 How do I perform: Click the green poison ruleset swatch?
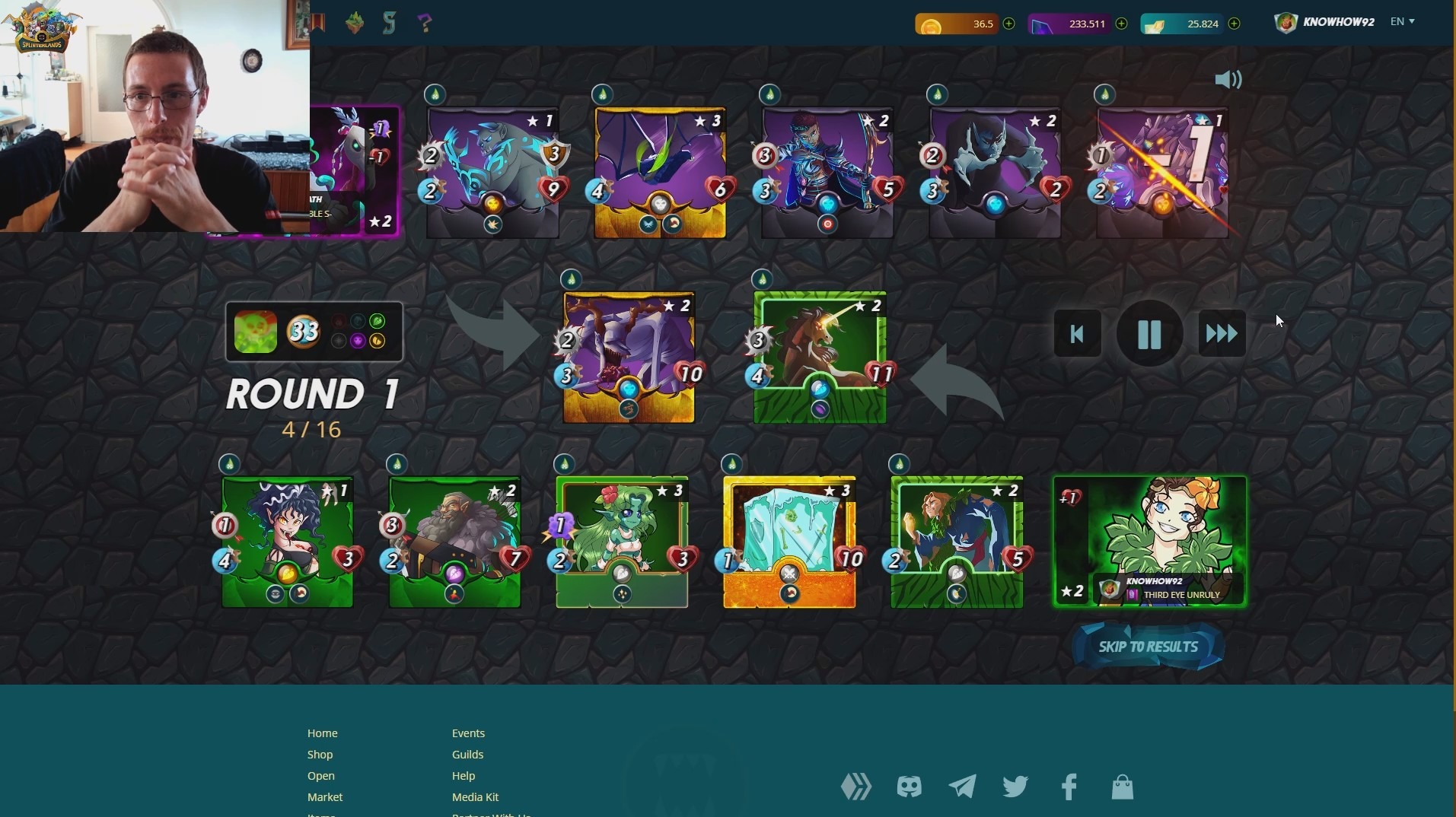pos(256,332)
